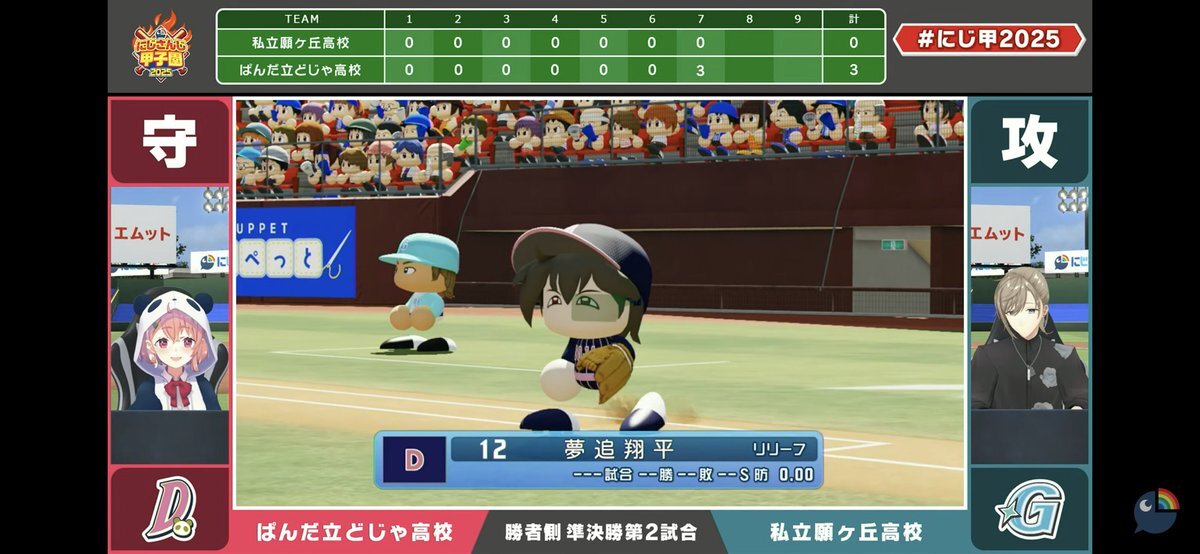Select the grey-haired streamer's camera thumbnail
Screen dimensions: 1200x554
[1029, 298]
